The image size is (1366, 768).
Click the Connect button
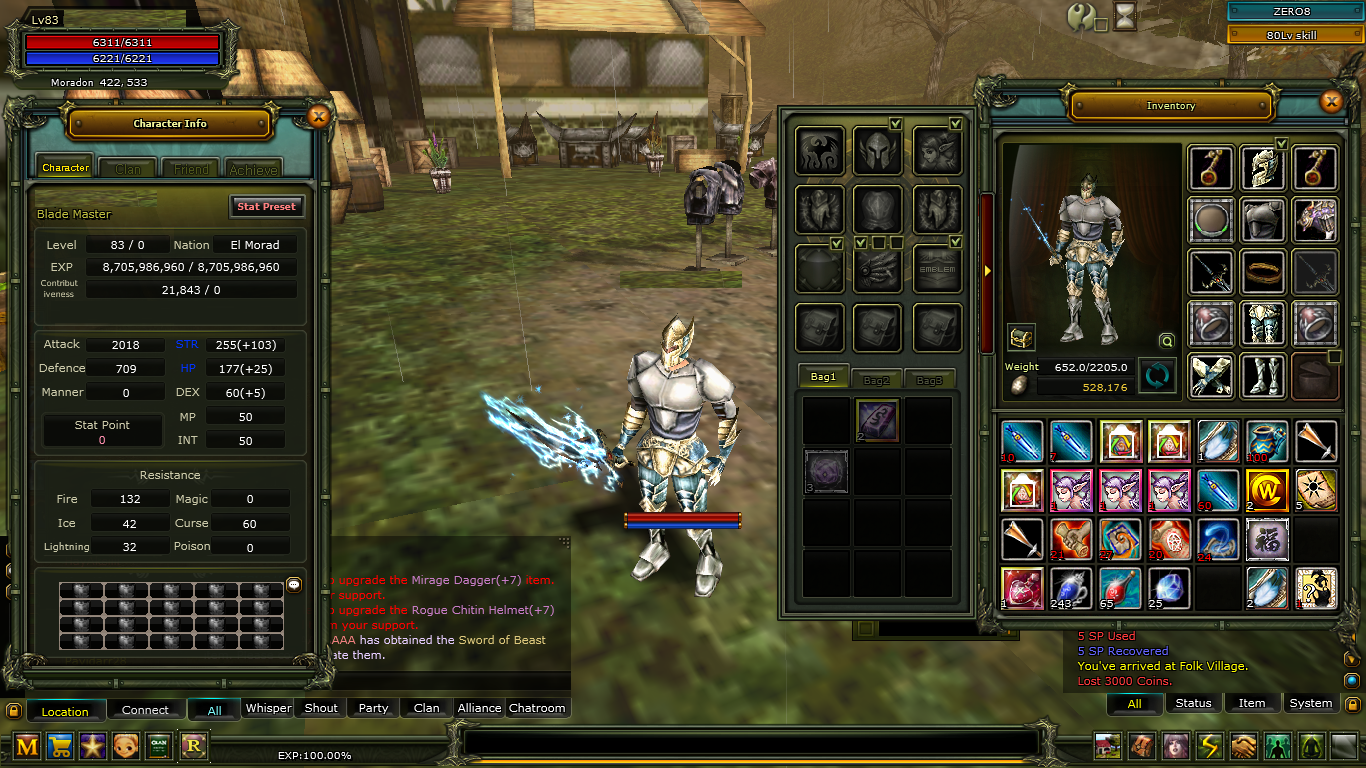pos(145,710)
